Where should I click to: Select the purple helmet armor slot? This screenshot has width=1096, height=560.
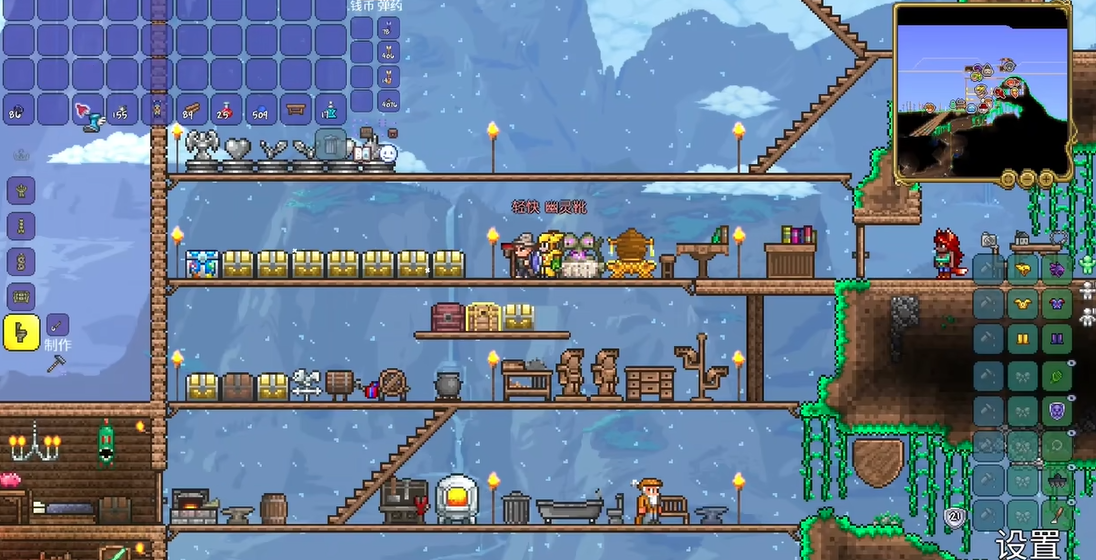pos(1057,268)
